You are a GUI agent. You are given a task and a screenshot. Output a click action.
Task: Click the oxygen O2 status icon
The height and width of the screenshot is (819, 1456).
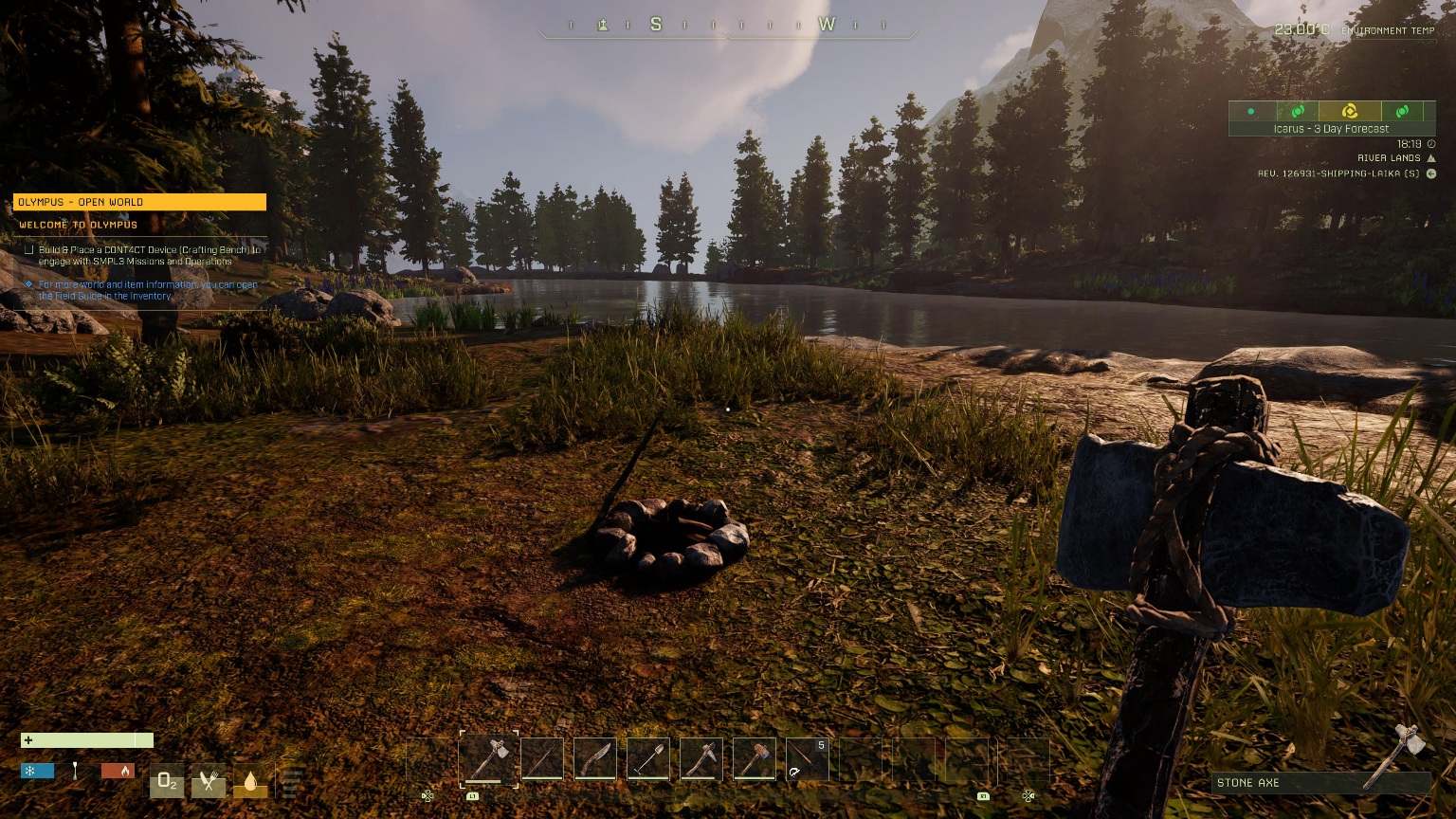click(167, 781)
